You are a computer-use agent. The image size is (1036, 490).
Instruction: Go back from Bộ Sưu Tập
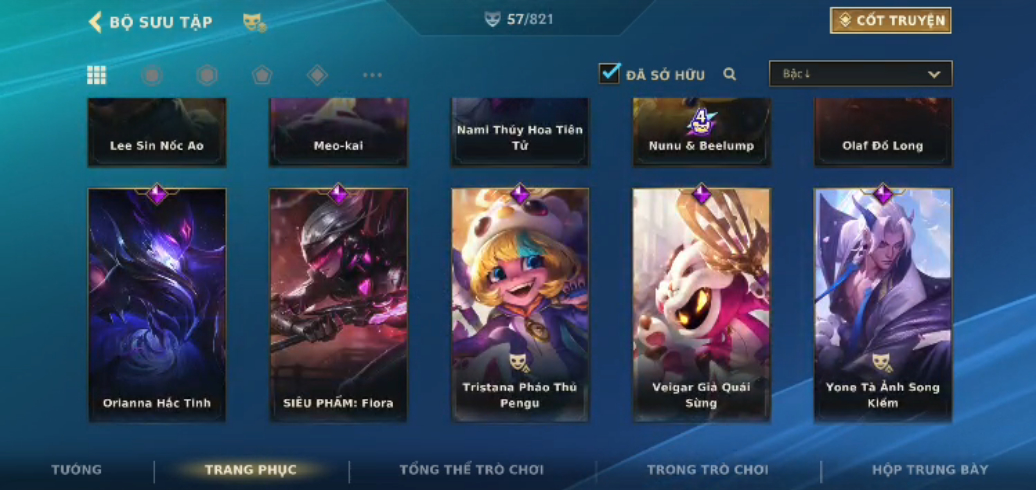click(x=96, y=22)
